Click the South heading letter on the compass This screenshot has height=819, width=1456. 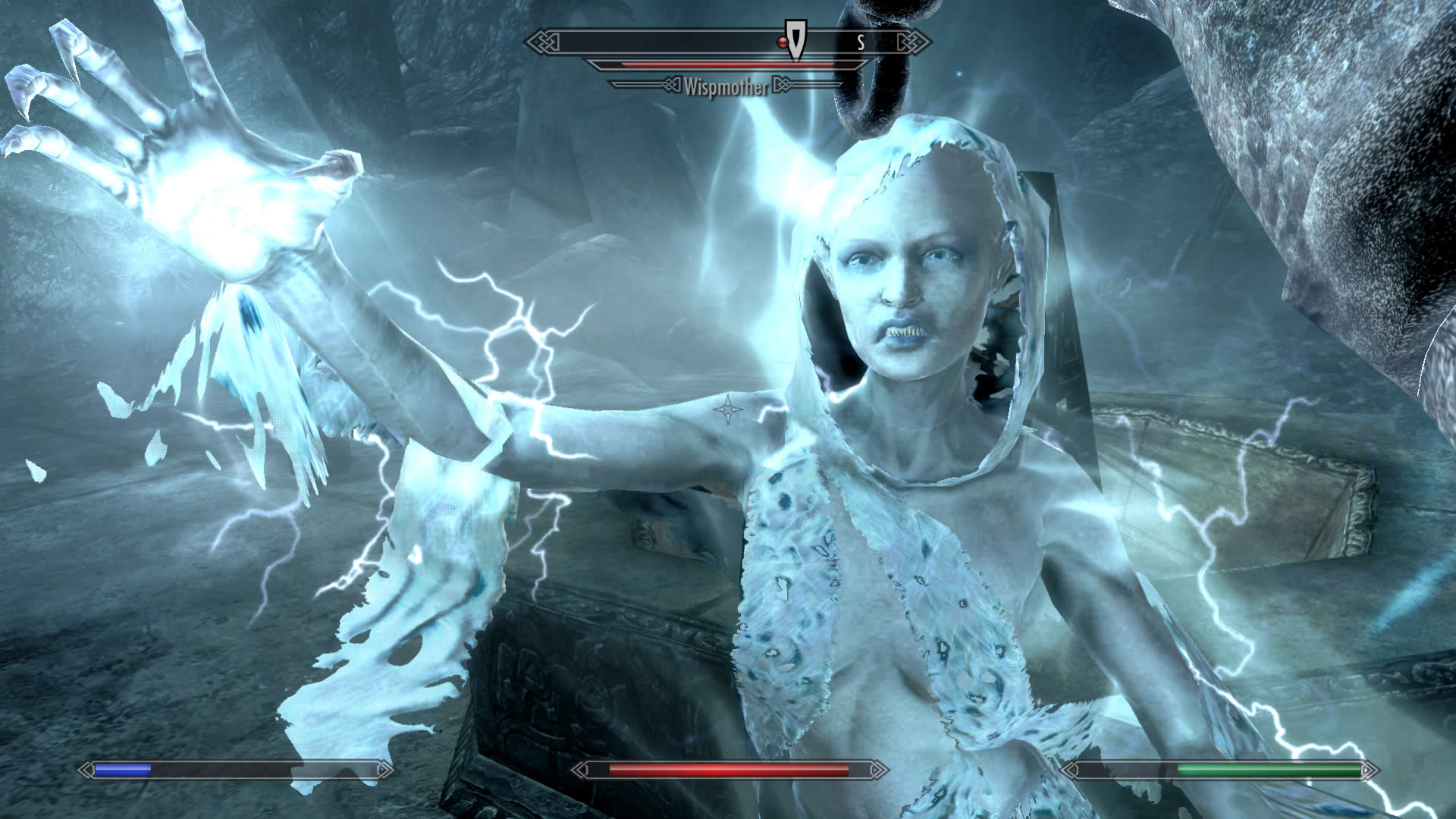(x=861, y=42)
